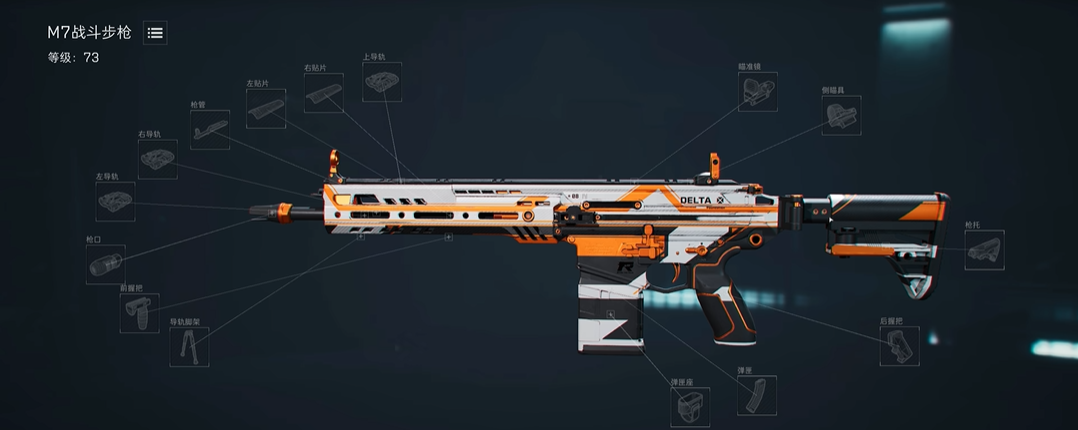Image resolution: width=1078 pixels, height=430 pixels.
Task: Select the 前握把 foregrip slot
Action: click(x=138, y=312)
